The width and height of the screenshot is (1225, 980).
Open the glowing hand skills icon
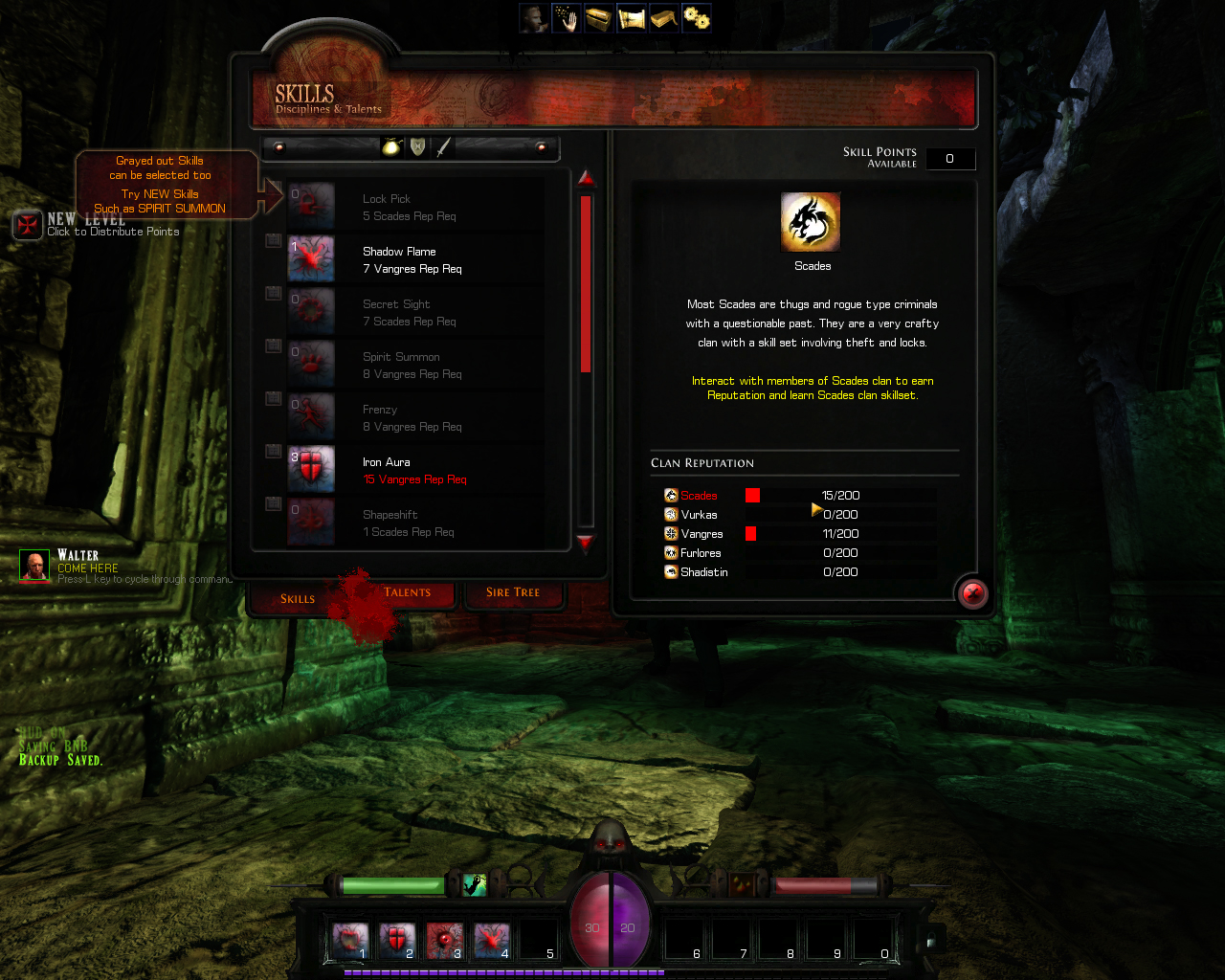coord(566,17)
